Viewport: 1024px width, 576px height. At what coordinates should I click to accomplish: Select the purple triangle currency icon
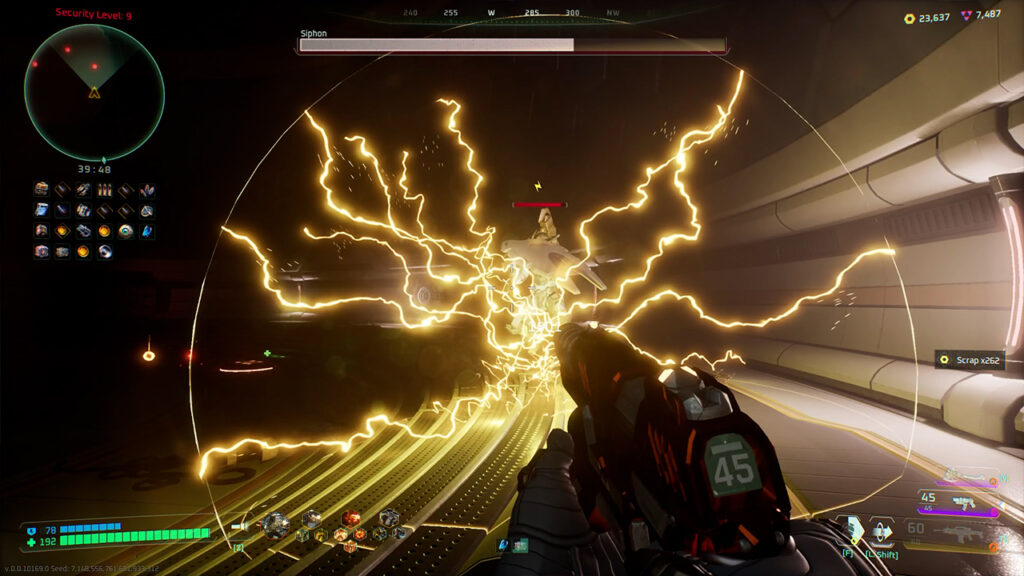point(966,16)
